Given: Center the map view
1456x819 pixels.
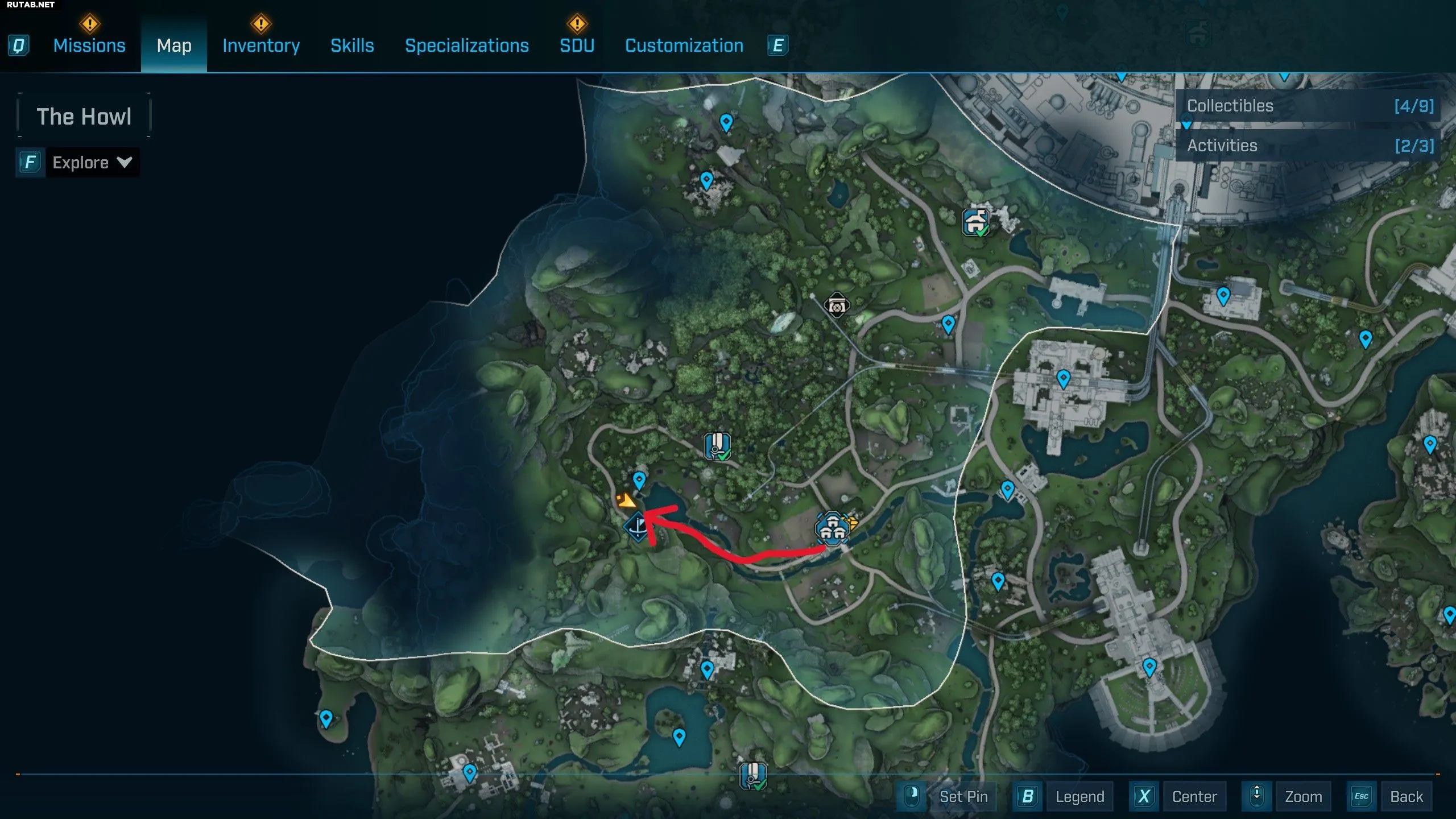Looking at the screenshot, I should click(1194, 796).
